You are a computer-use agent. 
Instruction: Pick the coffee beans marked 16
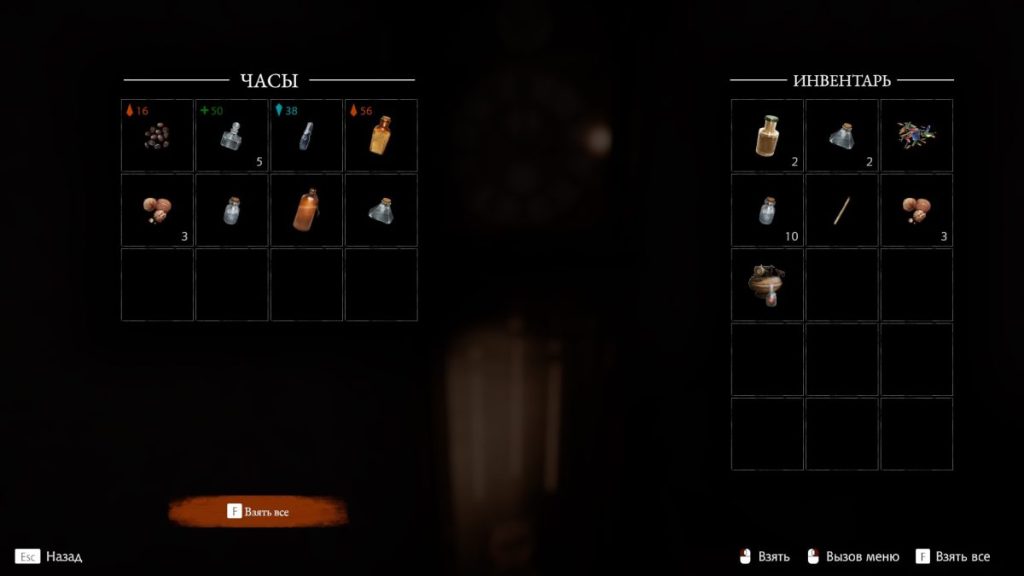(x=157, y=135)
